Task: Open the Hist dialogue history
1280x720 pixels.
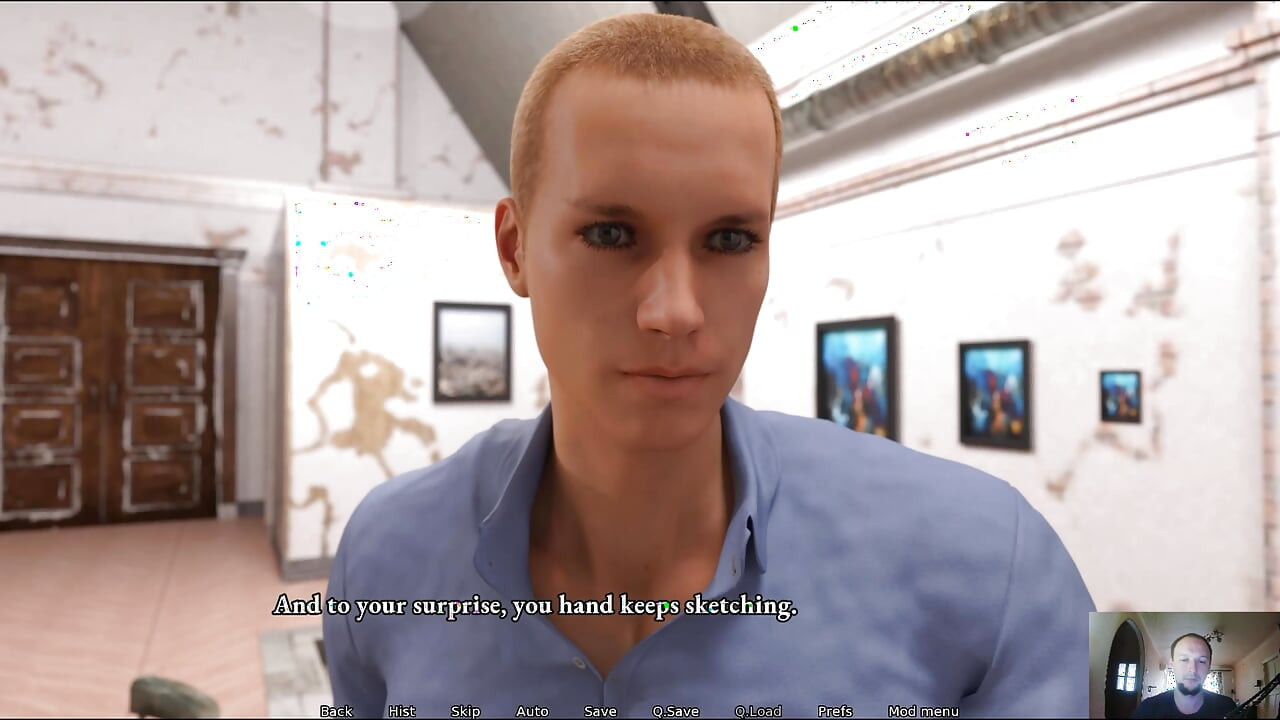Action: [x=400, y=711]
